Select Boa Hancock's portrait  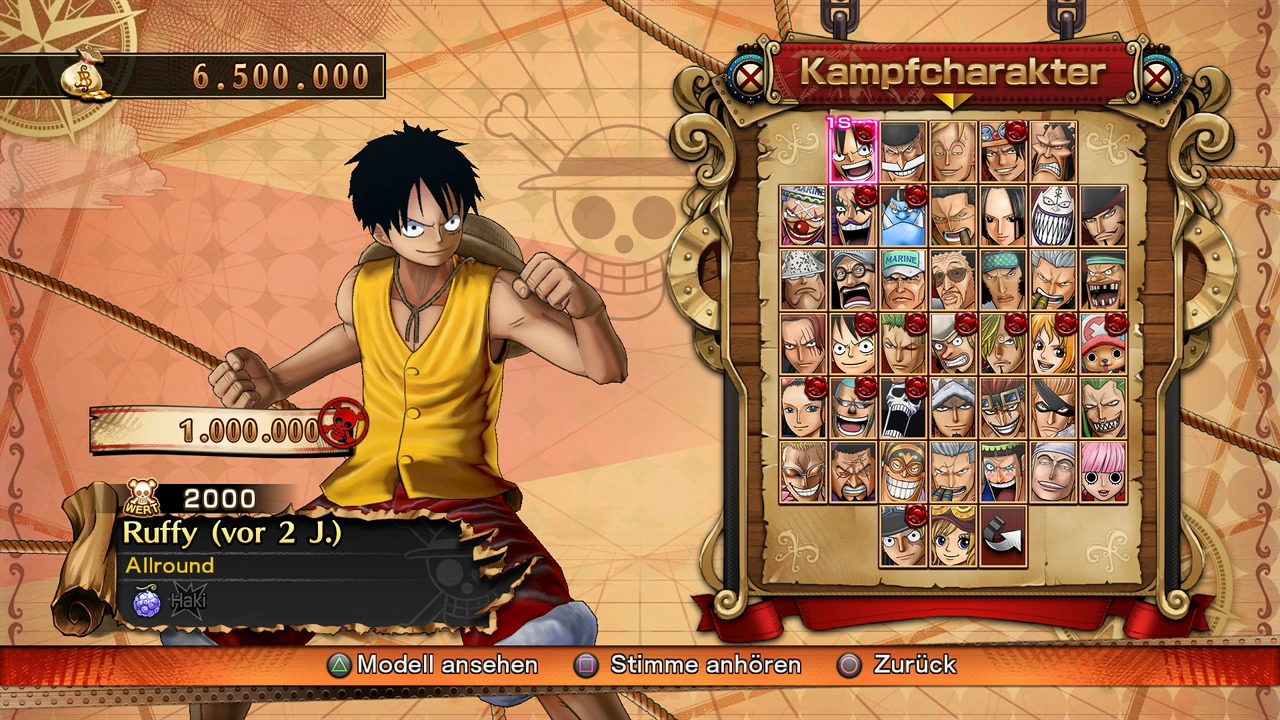(x=1003, y=216)
